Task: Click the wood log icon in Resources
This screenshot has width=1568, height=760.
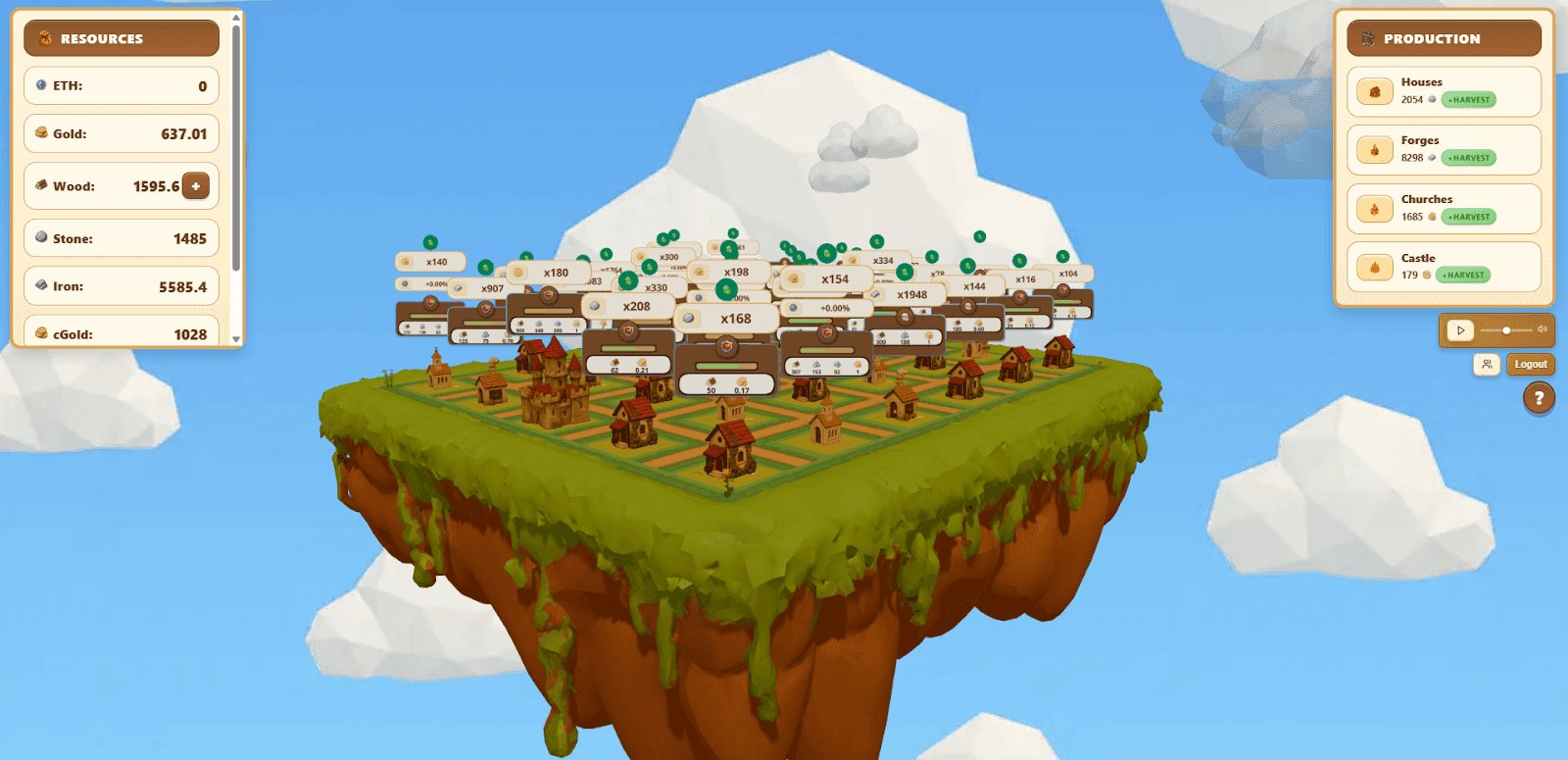Action: point(40,185)
